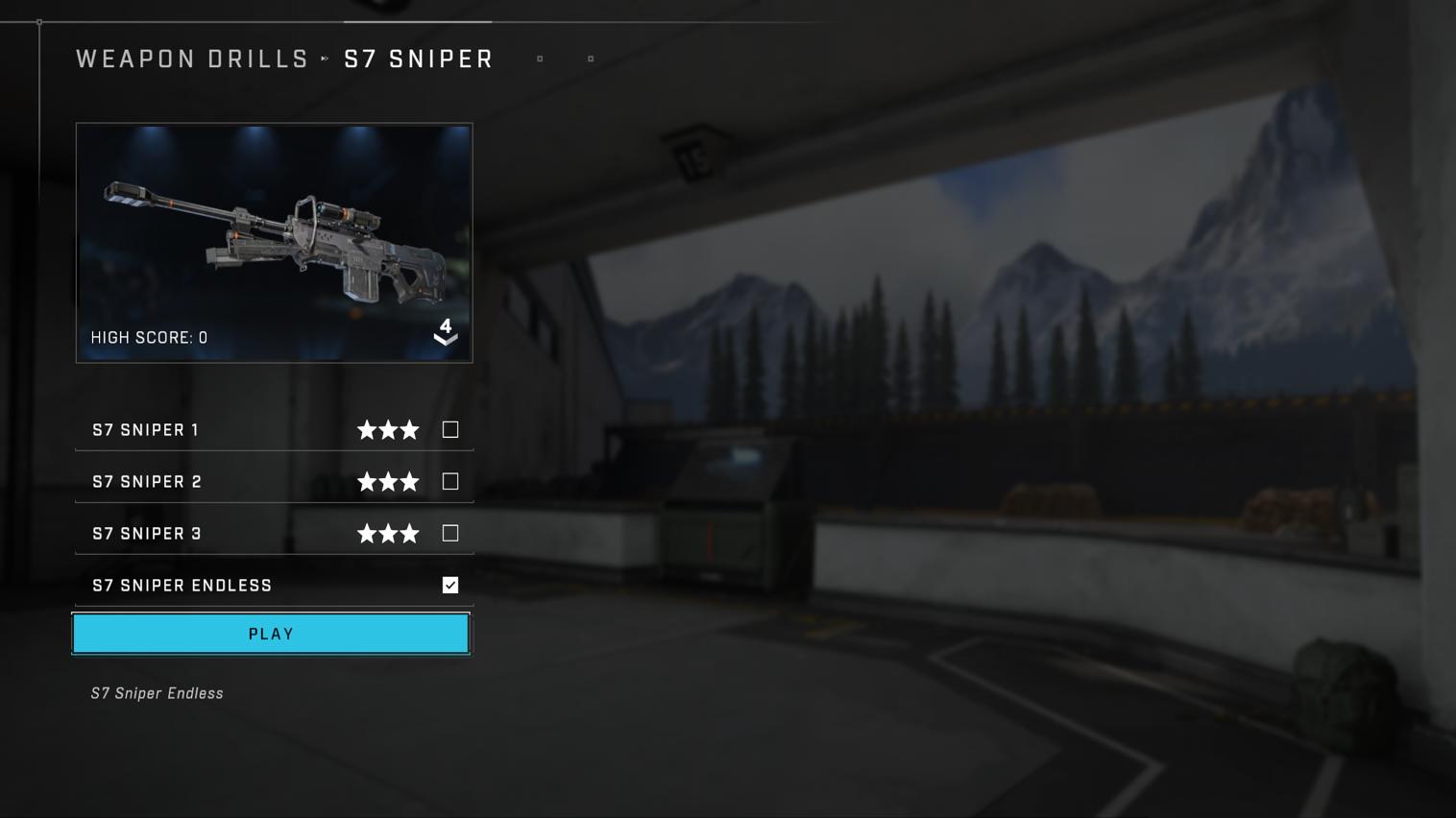Check the S7 Sniper 2 completion checkbox

[449, 481]
